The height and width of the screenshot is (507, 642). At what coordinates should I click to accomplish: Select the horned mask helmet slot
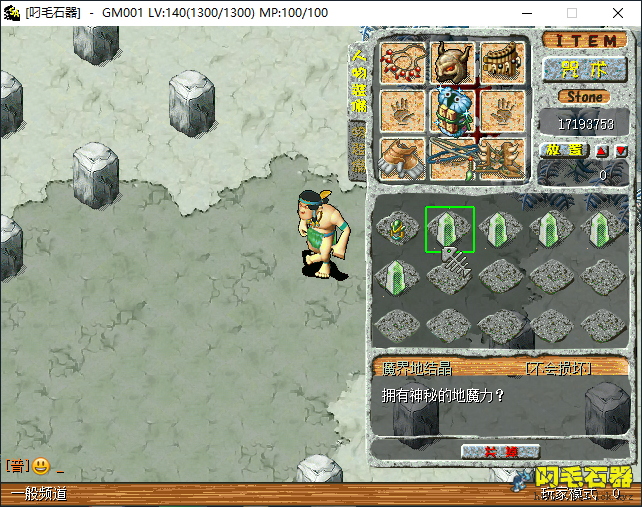pyautogui.click(x=452, y=63)
